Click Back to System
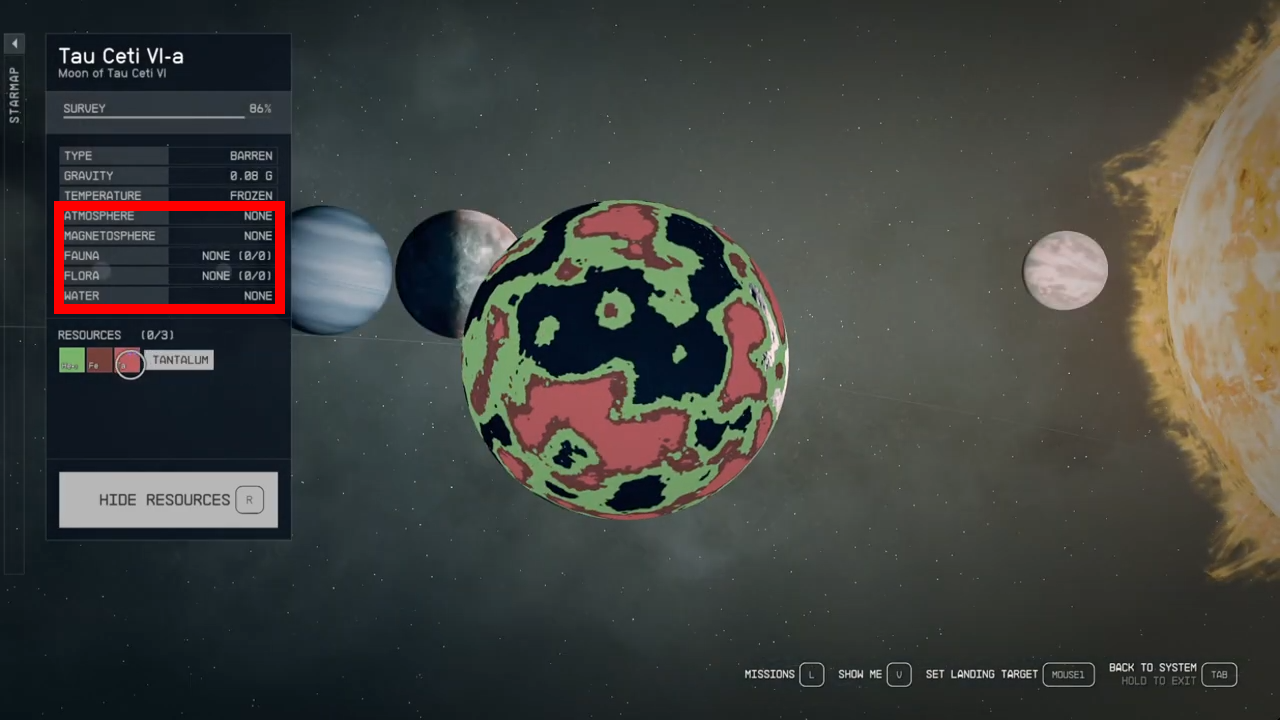Image resolution: width=1280 pixels, height=720 pixels. pos(1152,666)
